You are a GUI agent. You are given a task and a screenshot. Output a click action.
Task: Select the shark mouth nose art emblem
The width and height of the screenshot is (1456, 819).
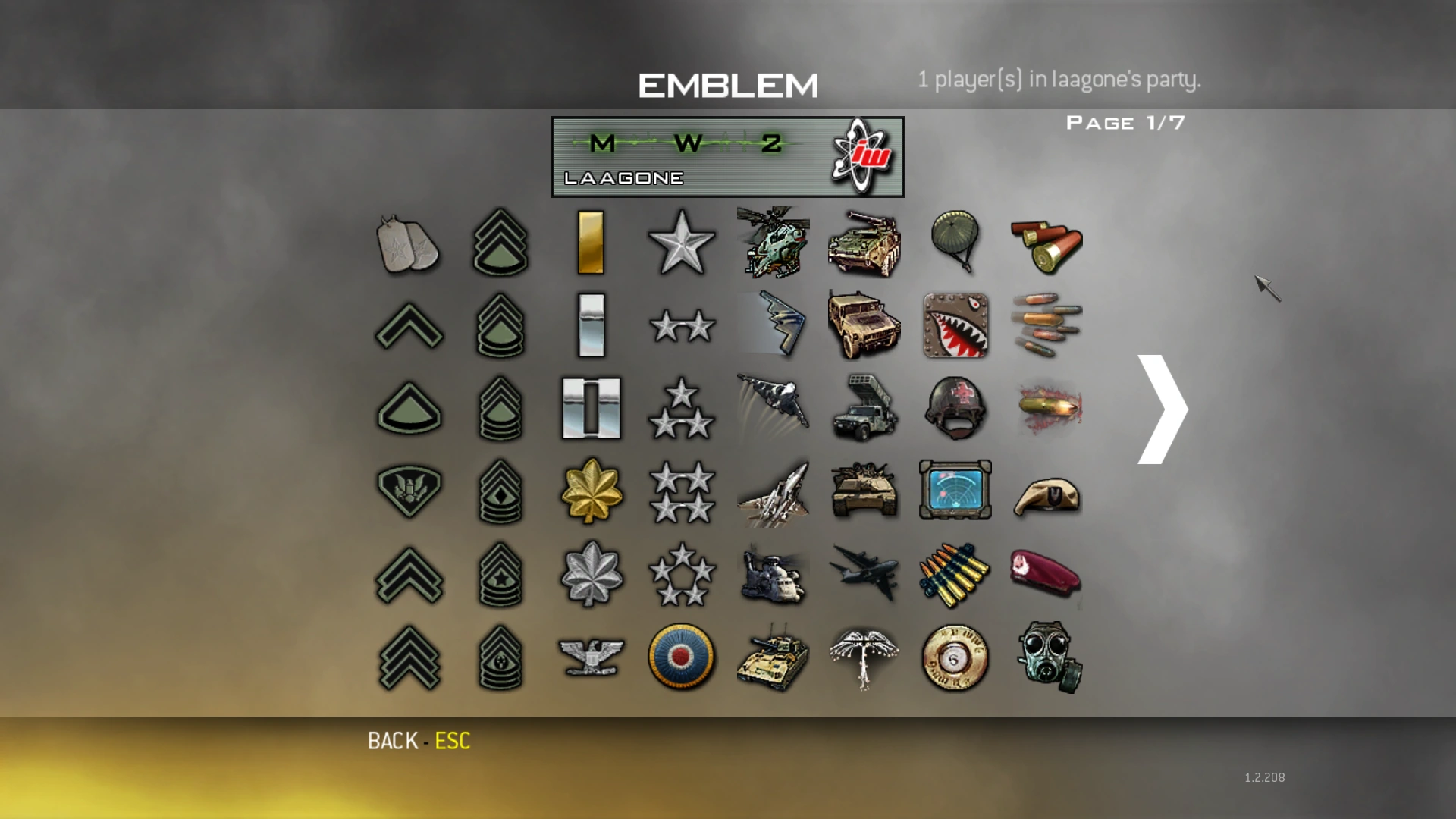point(955,326)
